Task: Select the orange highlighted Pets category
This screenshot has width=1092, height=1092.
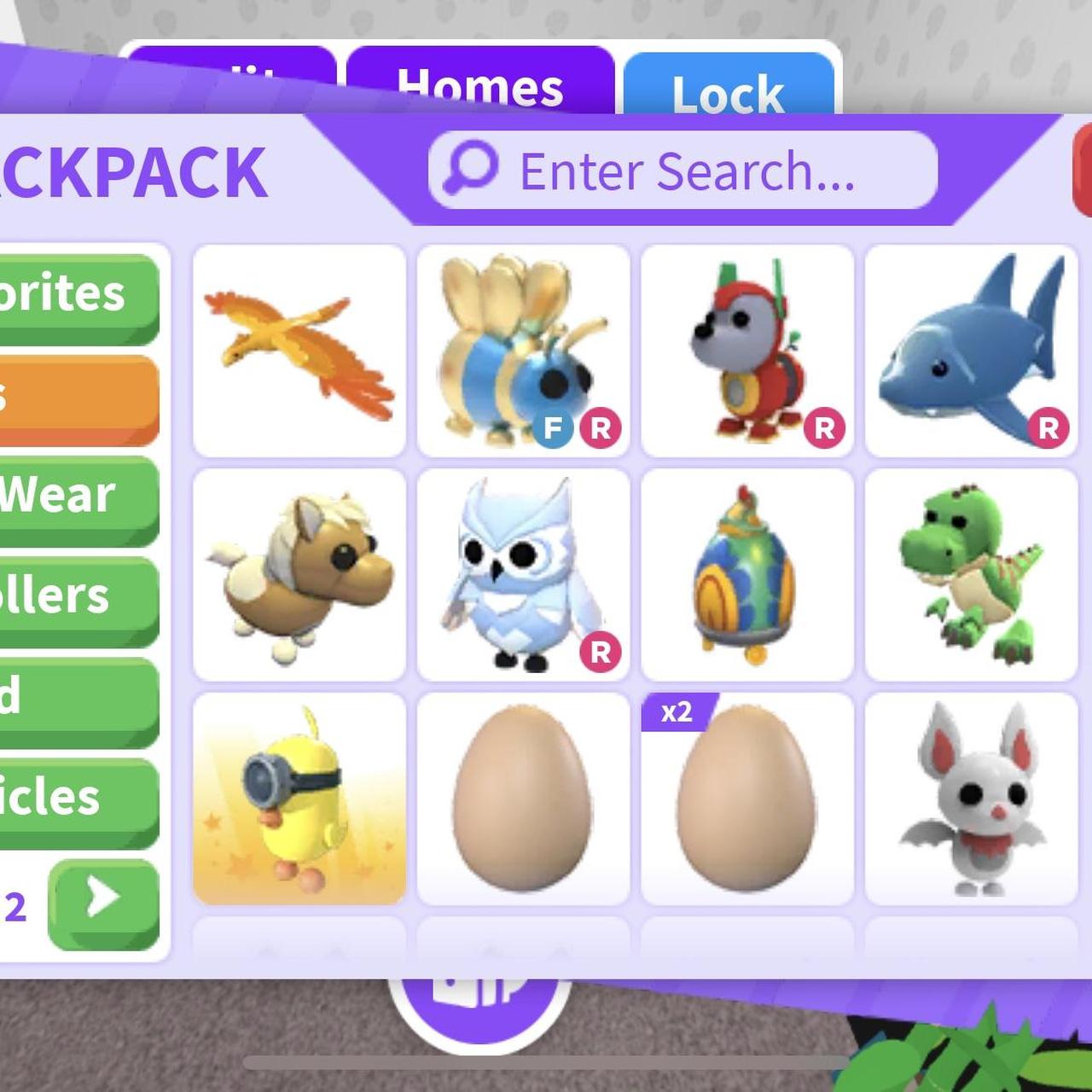Action: point(77,398)
